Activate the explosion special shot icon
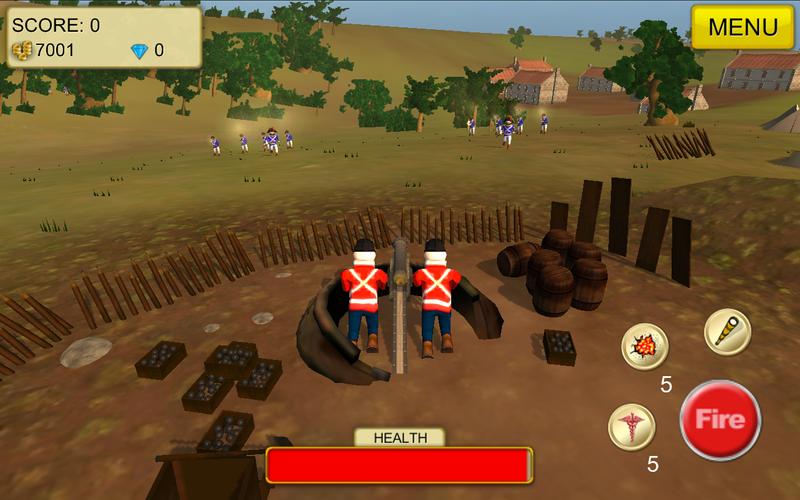Viewport: 800px width, 500px height. pyautogui.click(x=645, y=347)
